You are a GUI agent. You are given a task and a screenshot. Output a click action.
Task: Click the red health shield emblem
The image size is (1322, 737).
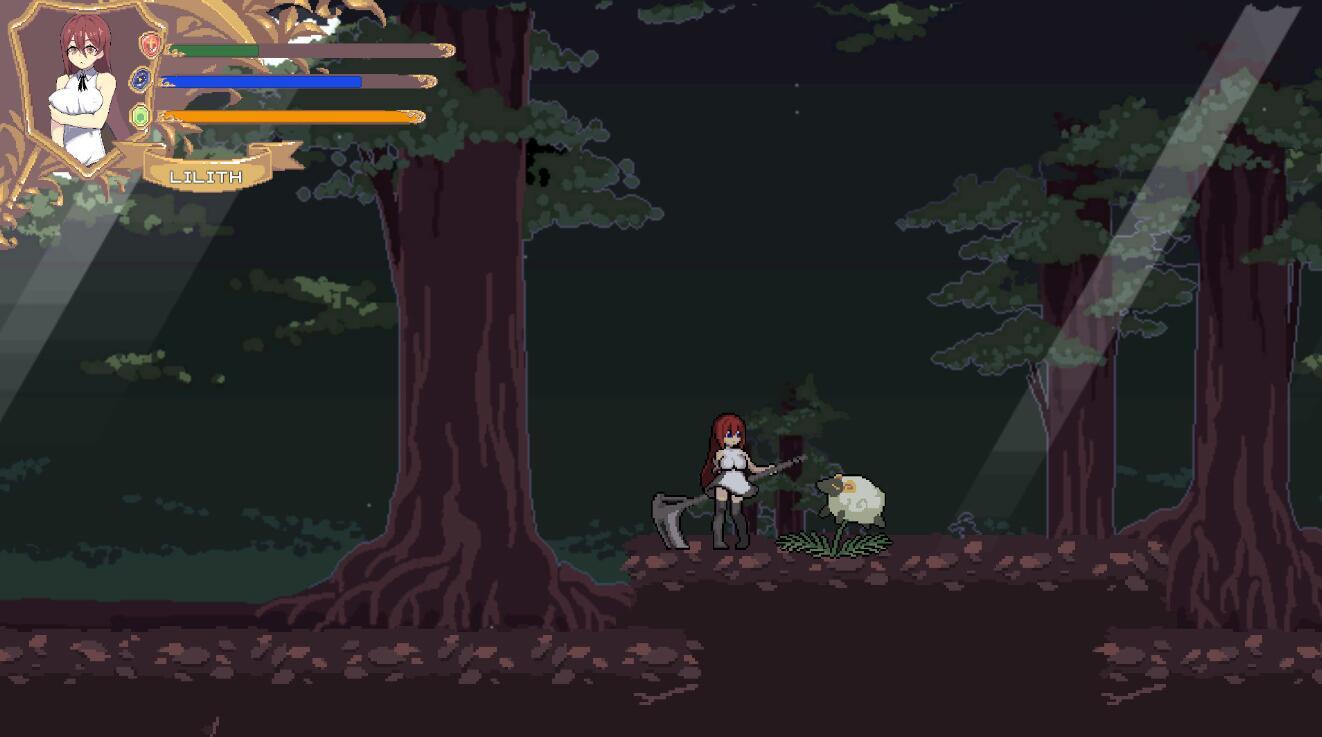pyautogui.click(x=149, y=44)
